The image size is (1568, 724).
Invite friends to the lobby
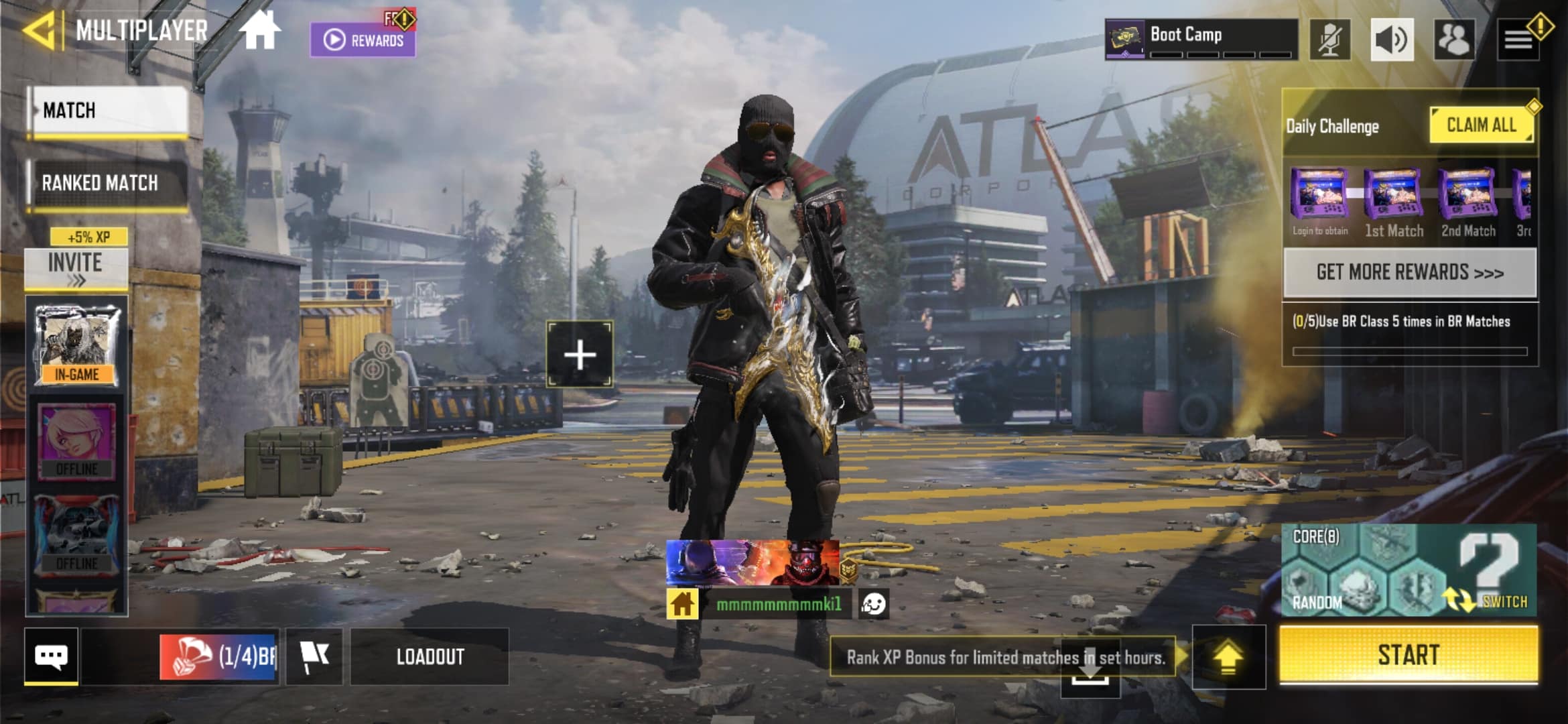click(76, 268)
